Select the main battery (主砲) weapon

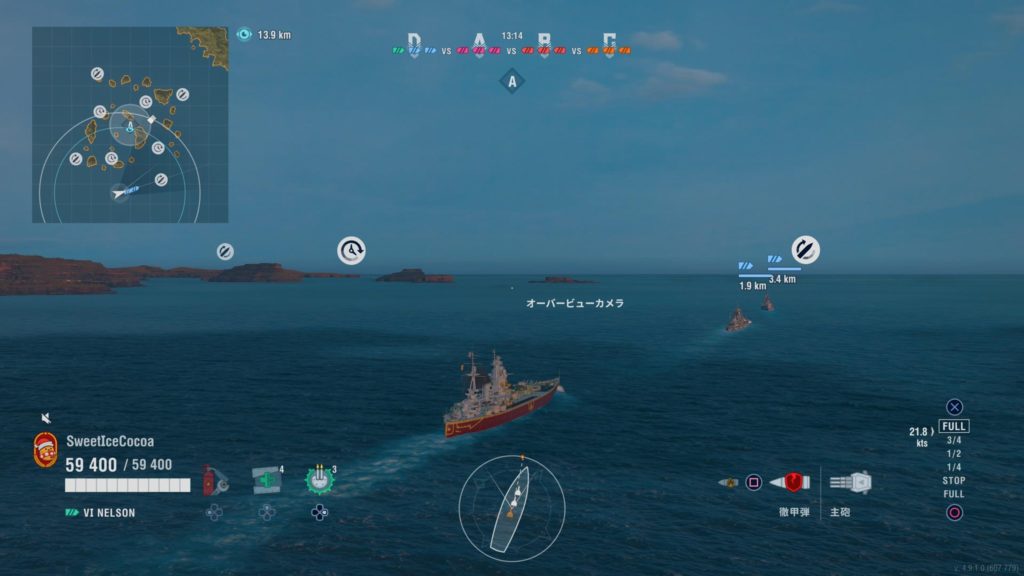click(851, 483)
